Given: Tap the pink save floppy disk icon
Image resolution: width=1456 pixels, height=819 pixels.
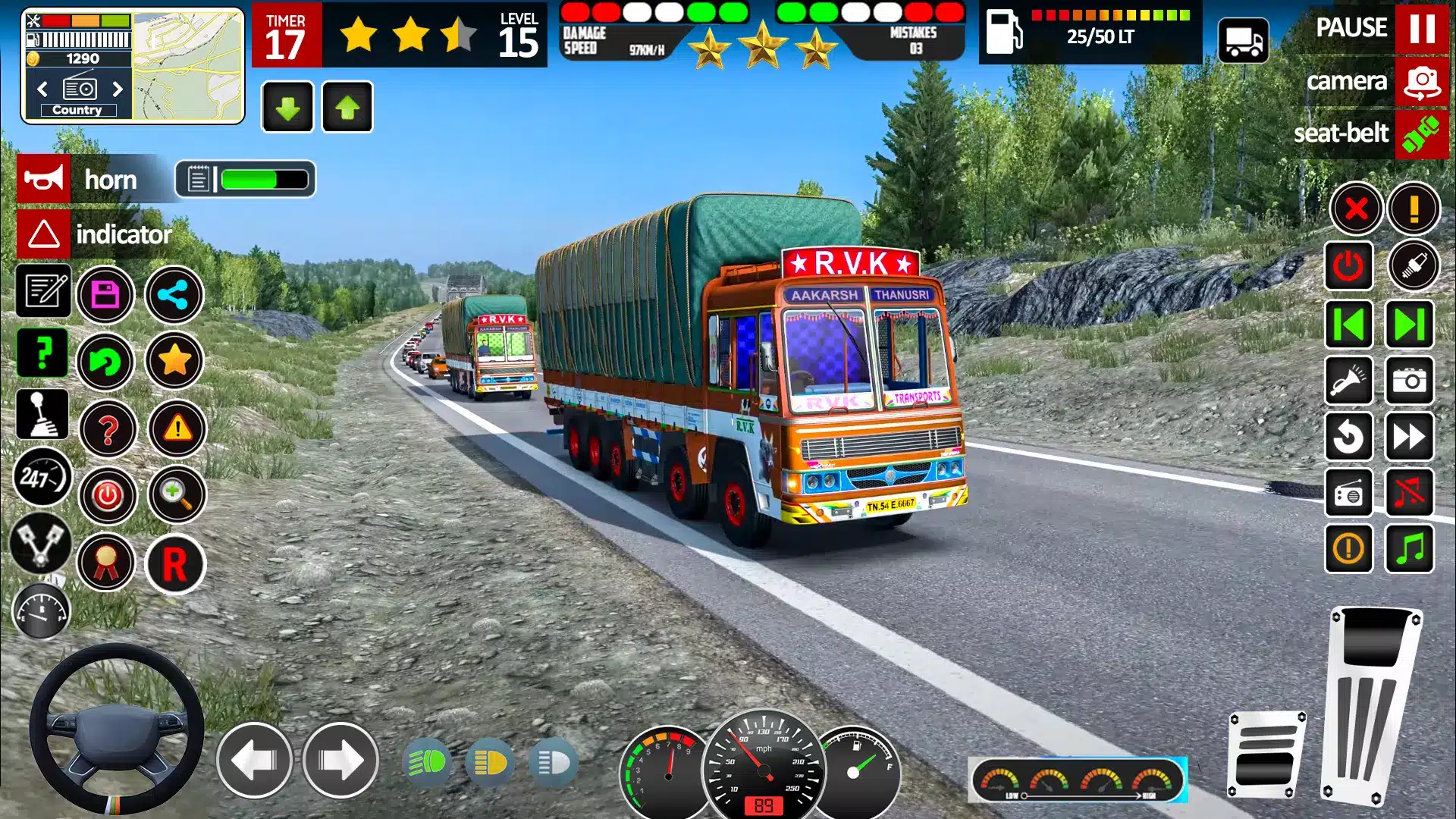Looking at the screenshot, I should click(105, 295).
